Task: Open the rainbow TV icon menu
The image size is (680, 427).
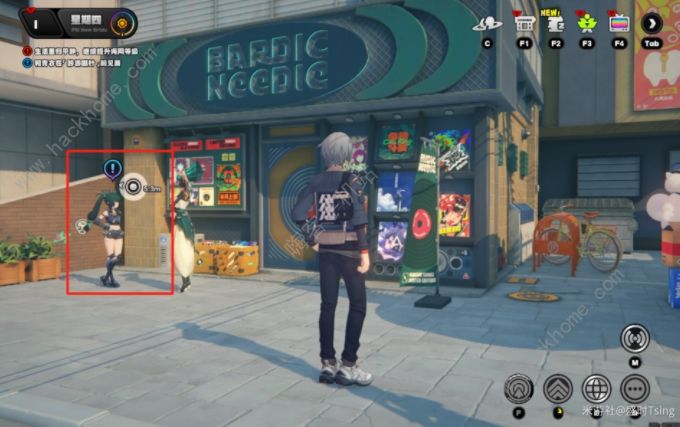Action: pos(620,22)
